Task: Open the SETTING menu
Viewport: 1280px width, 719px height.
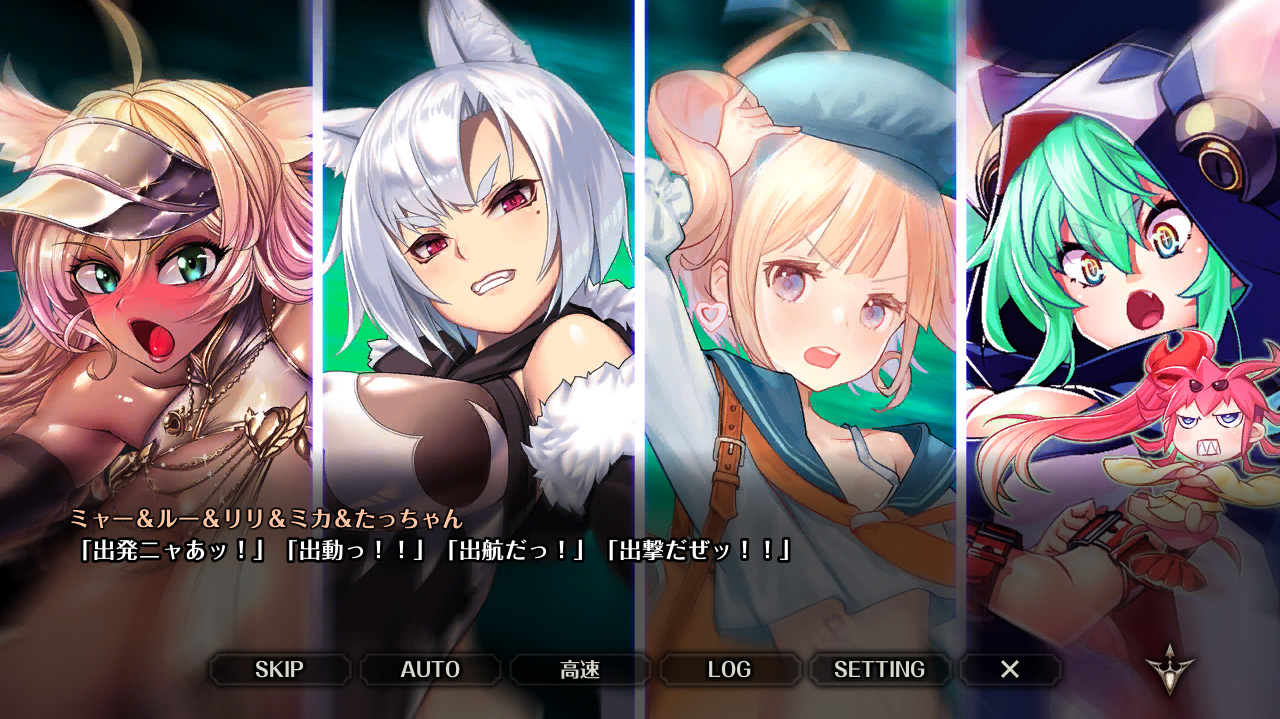Action: [879, 670]
